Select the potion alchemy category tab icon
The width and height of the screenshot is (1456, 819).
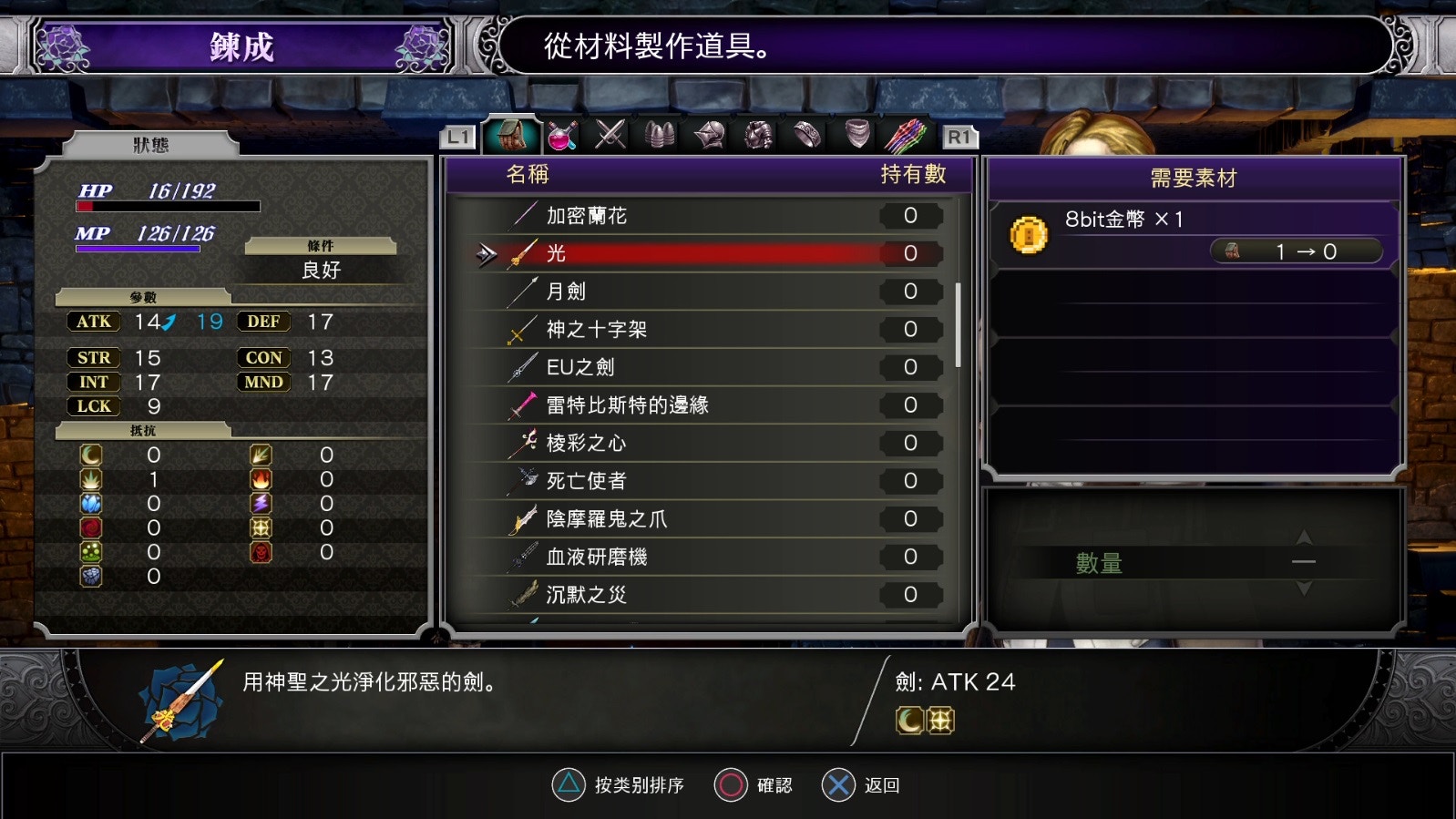pos(560,137)
